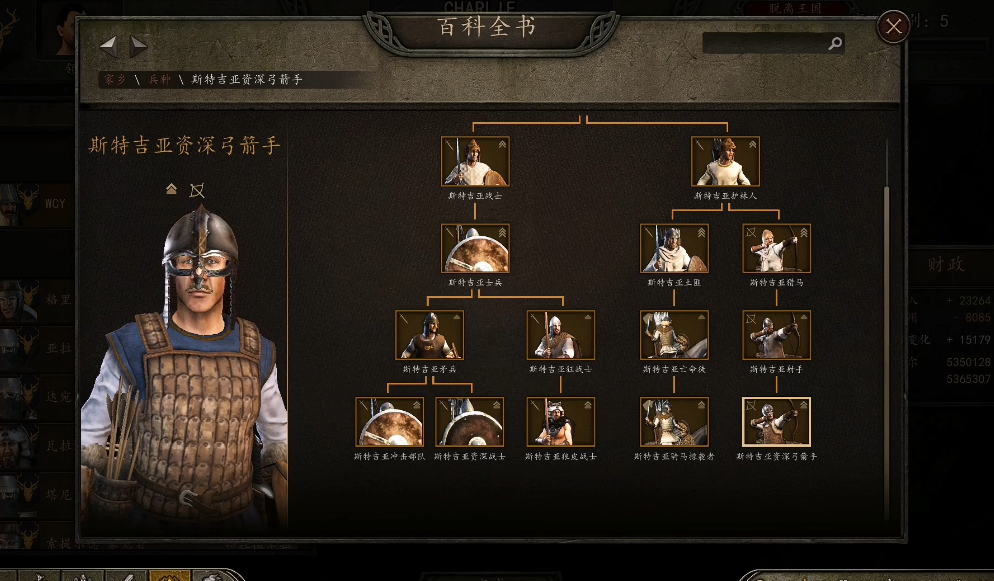994x581 pixels.
Task: Open the 斯特吉亚土匪 troop entry
Action: pos(675,248)
